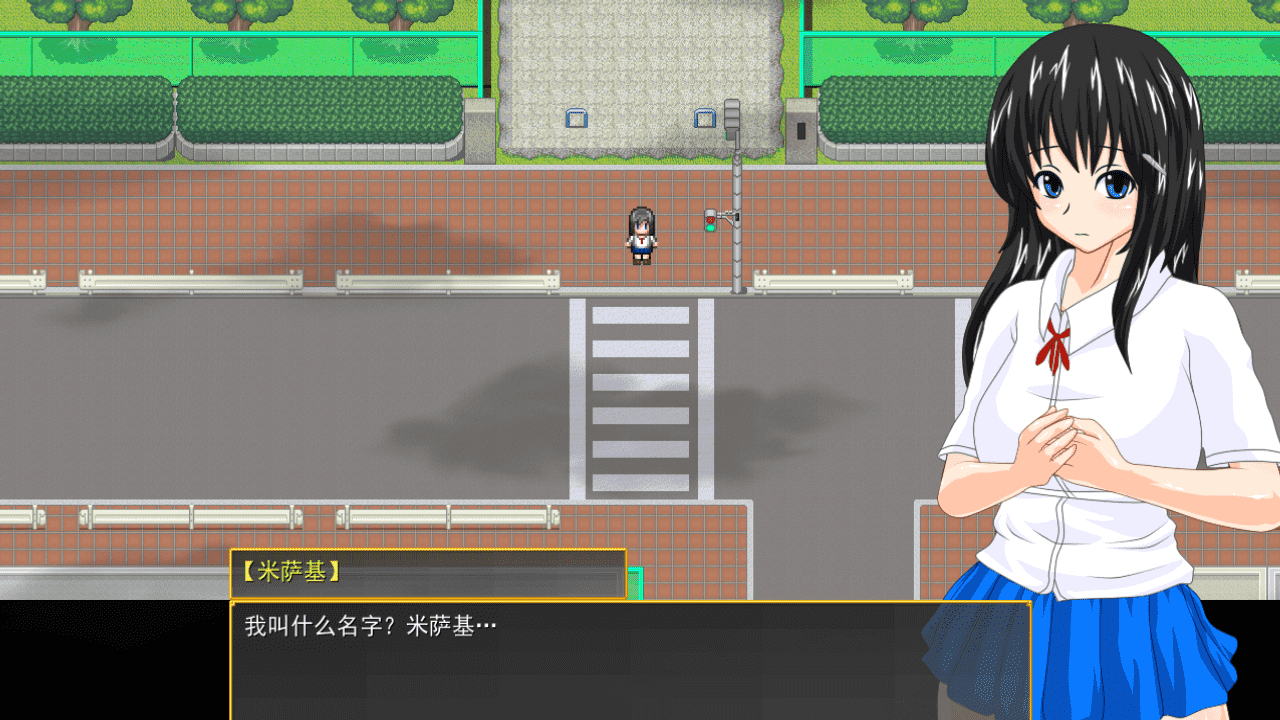Click the left blue trash bin on plaza
This screenshot has height=720, width=1280.
pyautogui.click(x=575, y=120)
